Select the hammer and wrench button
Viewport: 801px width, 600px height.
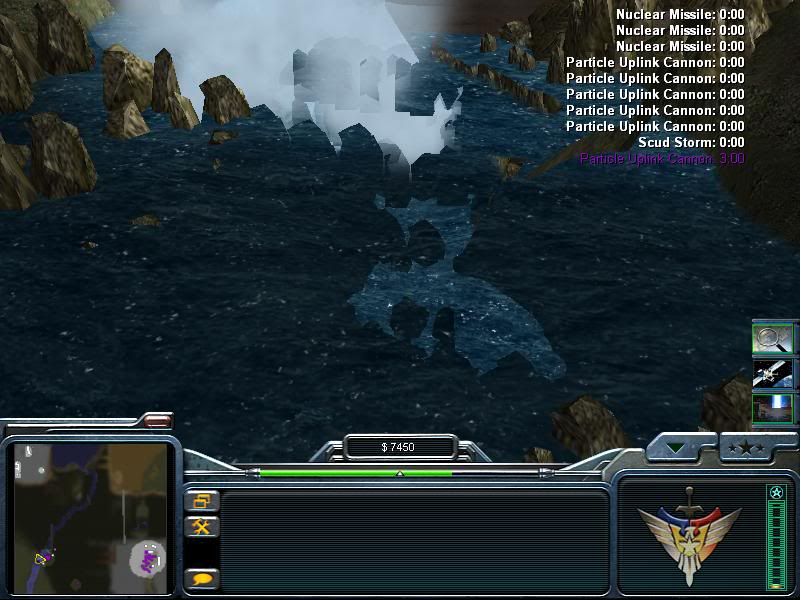(200, 527)
